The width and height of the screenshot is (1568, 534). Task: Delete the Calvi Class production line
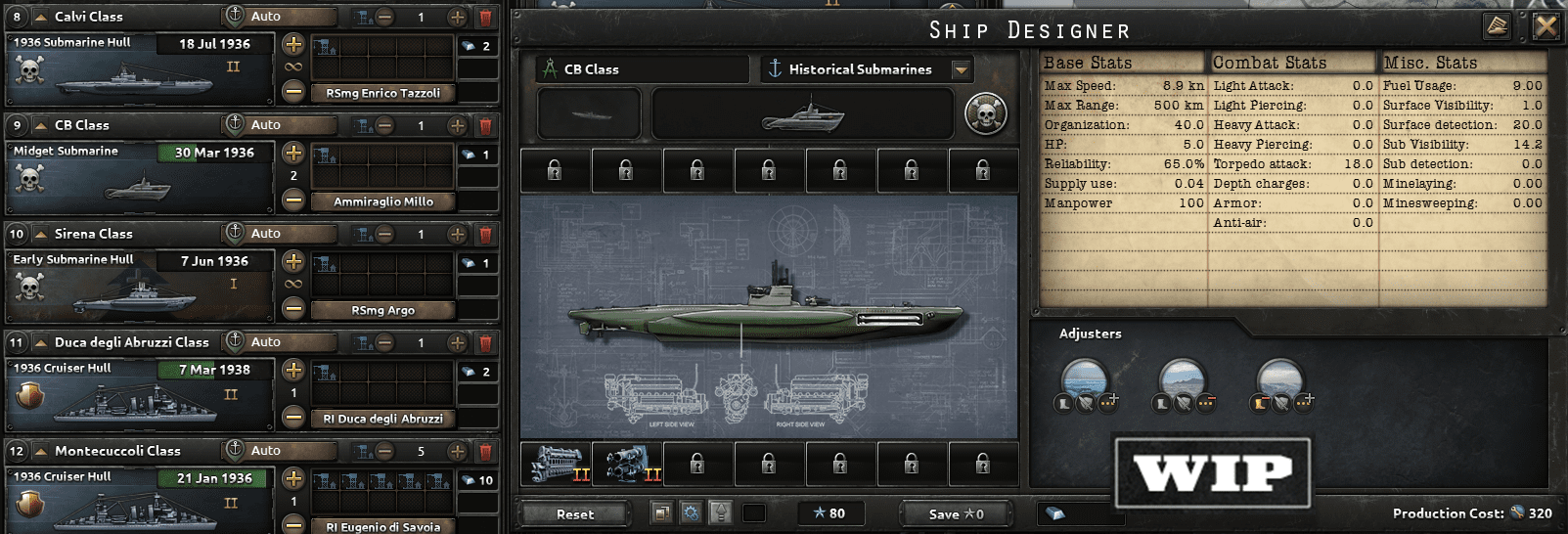click(x=485, y=17)
